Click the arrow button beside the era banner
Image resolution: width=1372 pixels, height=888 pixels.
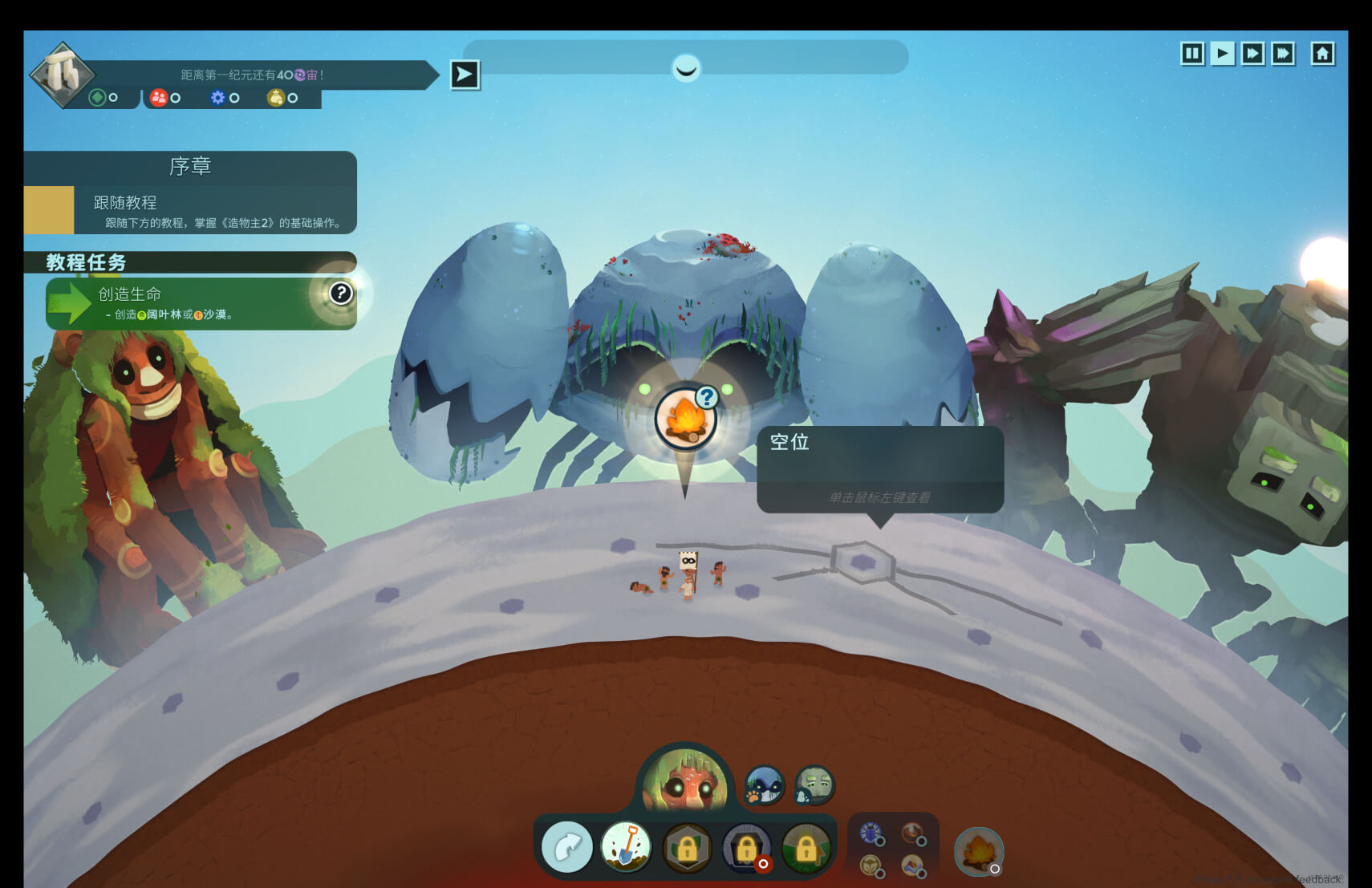point(465,75)
